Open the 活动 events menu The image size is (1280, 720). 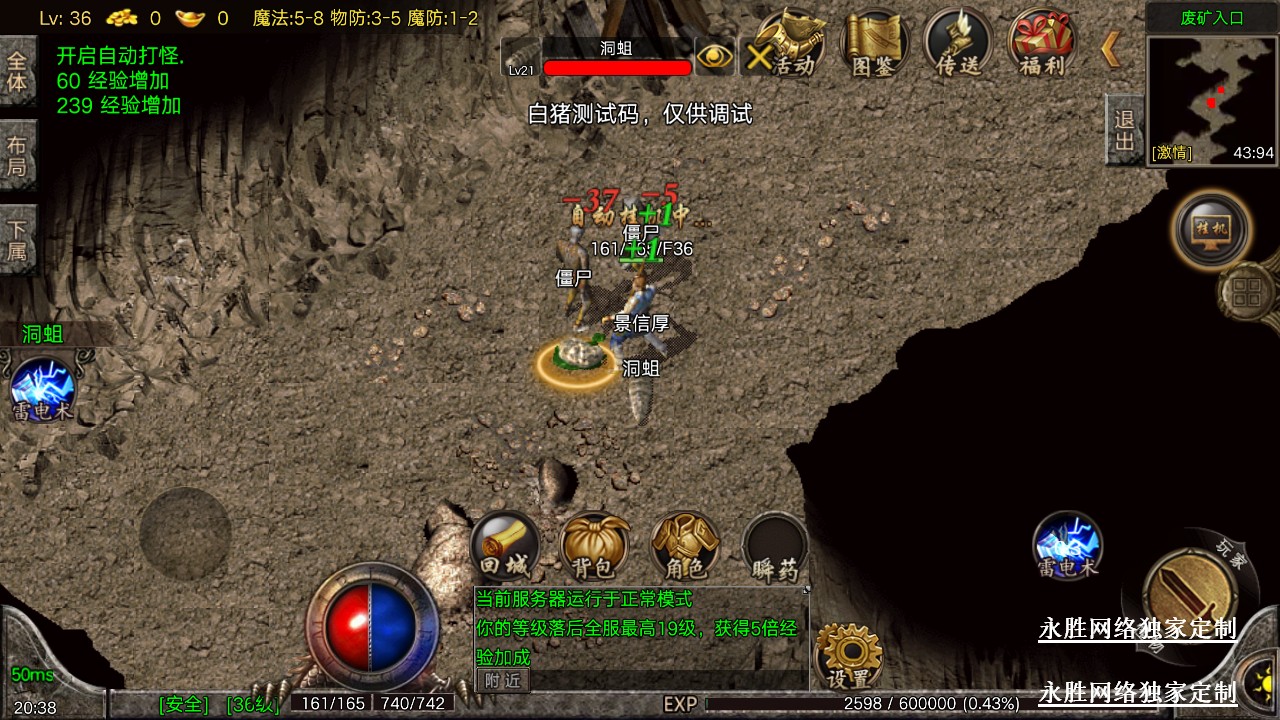(791, 44)
